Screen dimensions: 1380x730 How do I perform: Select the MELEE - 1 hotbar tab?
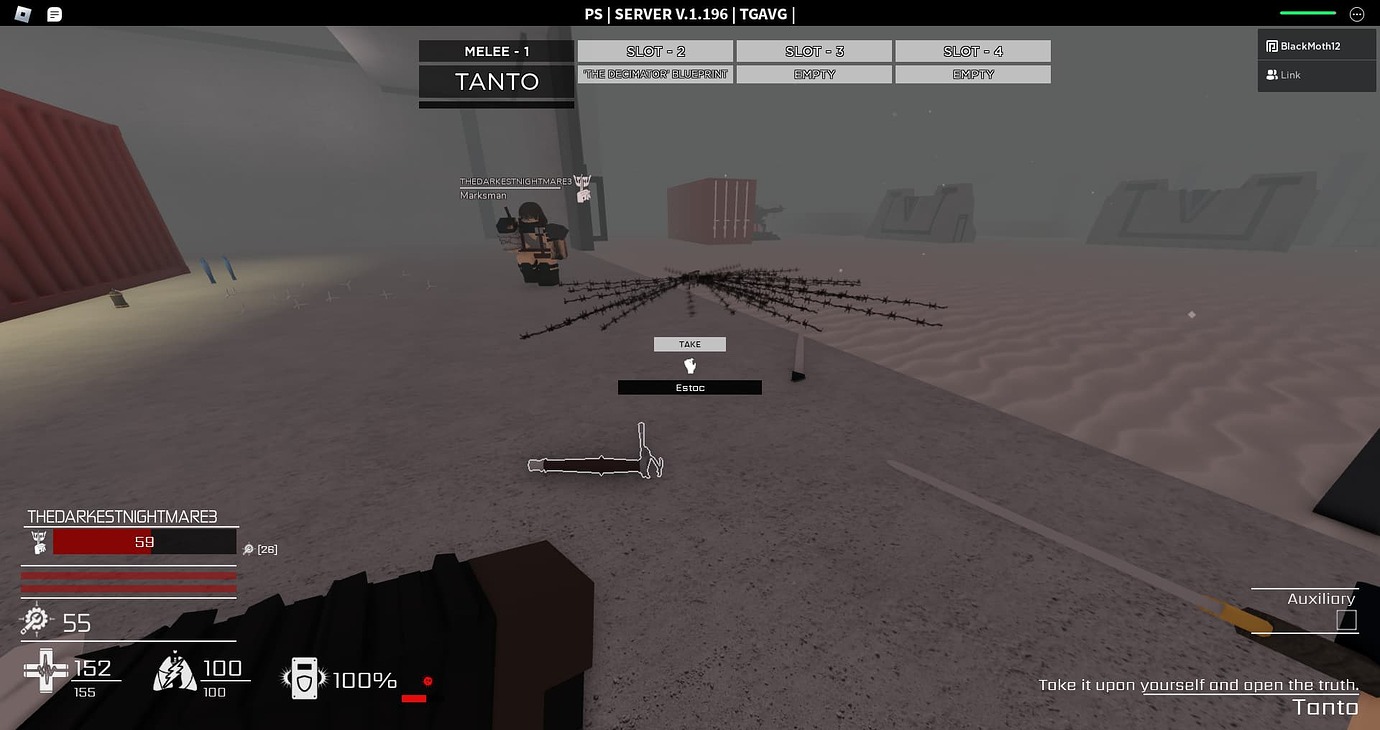[496, 50]
